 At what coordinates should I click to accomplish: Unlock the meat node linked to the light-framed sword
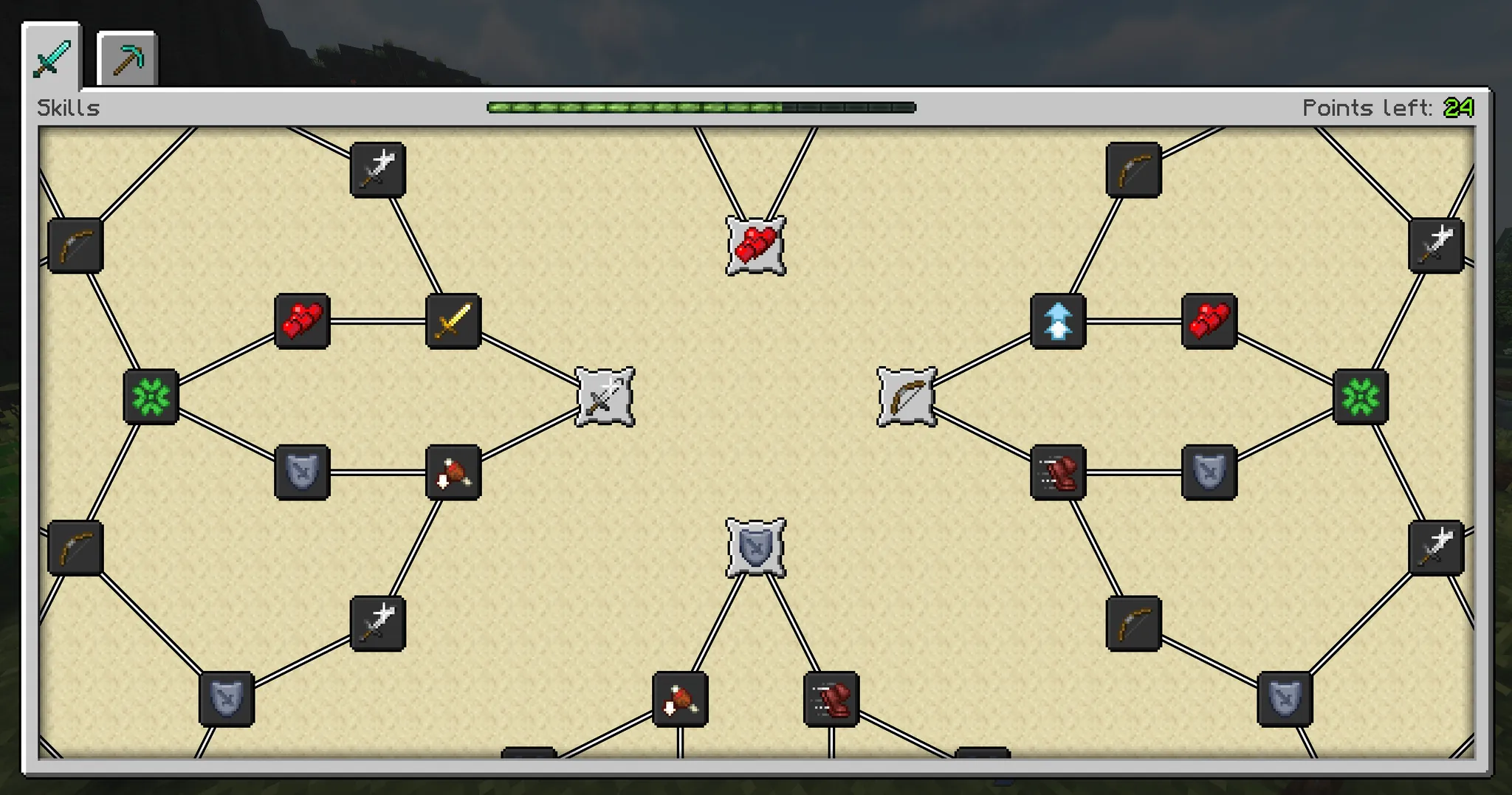453,472
